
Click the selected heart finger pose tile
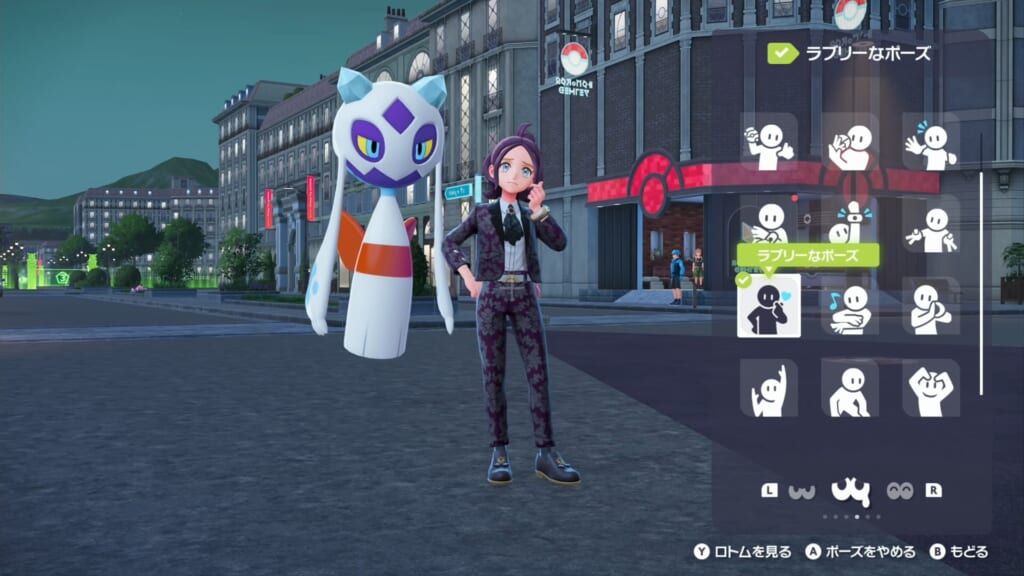click(769, 306)
